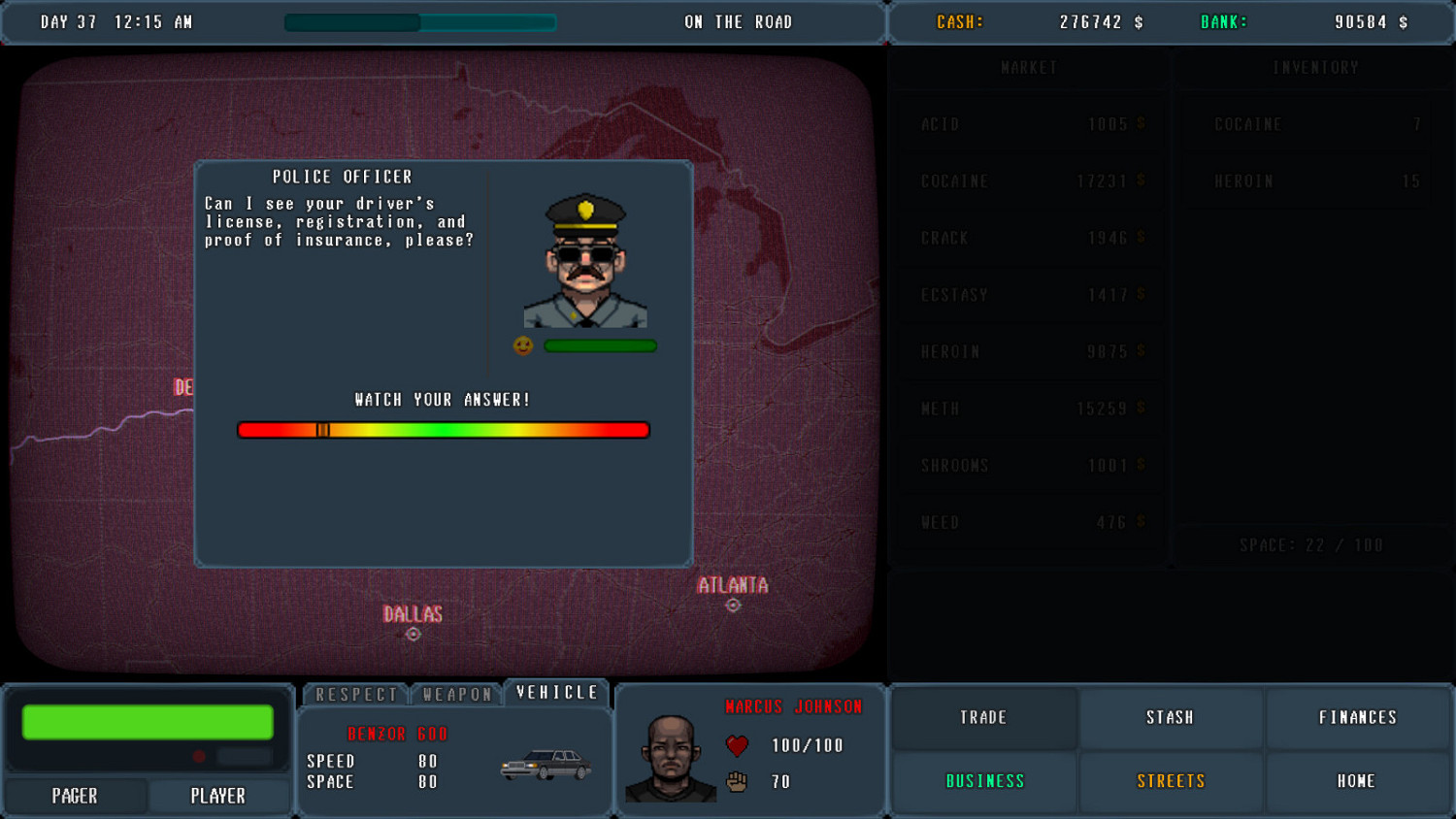The width and height of the screenshot is (1456, 819).
Task: Open the Business panel
Action: (983, 781)
